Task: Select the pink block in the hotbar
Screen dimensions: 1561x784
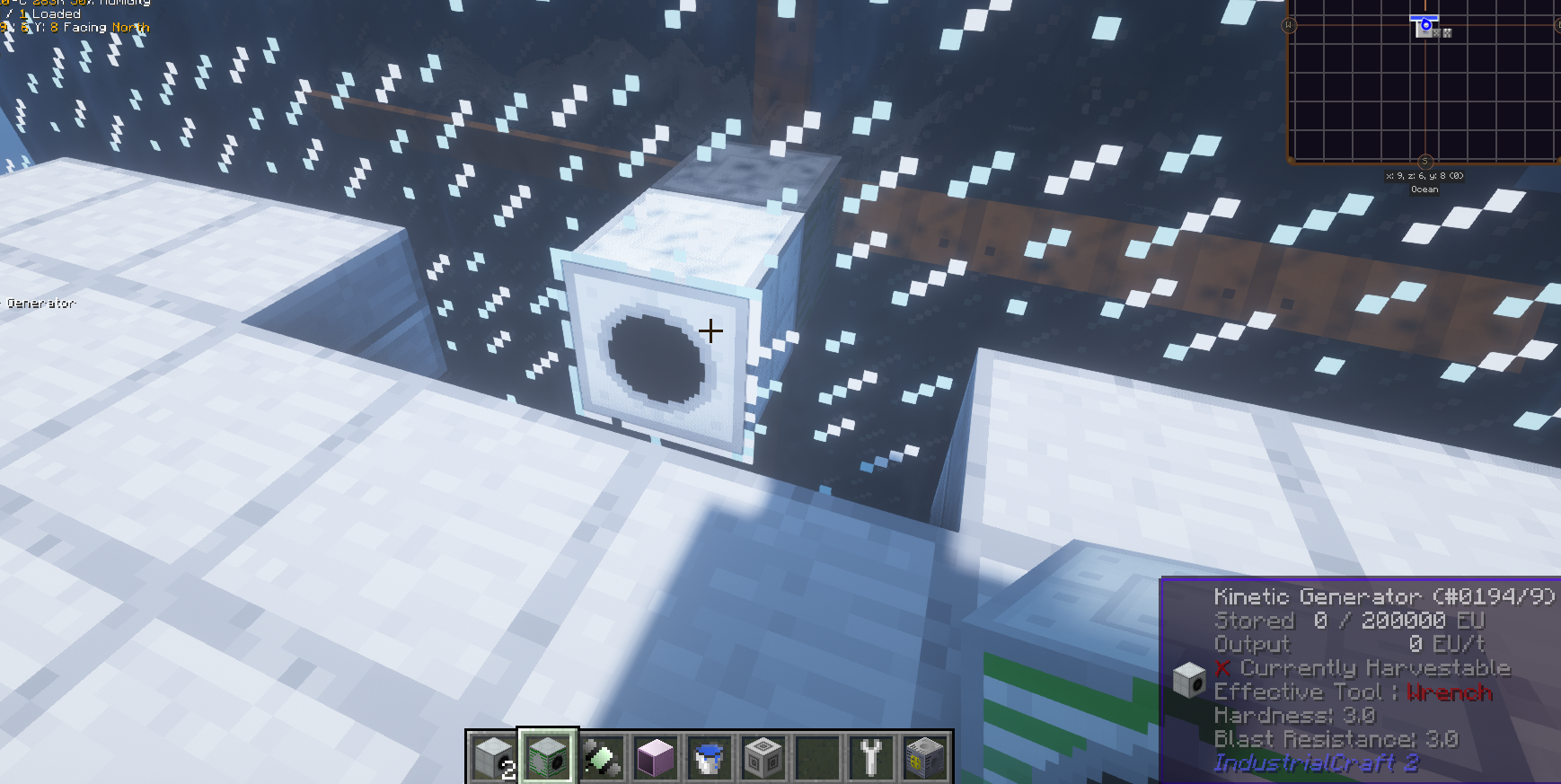Action: 655,759
